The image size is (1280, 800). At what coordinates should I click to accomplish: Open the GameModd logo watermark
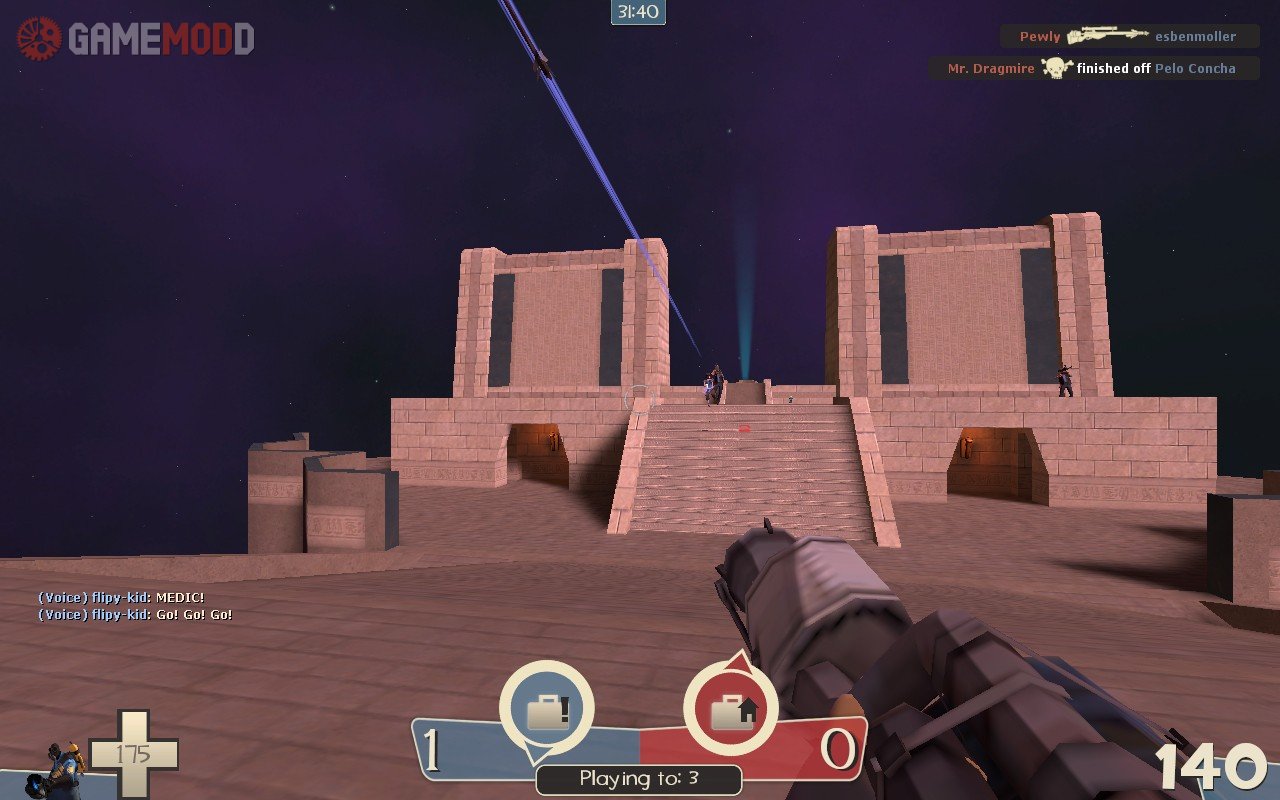136,39
